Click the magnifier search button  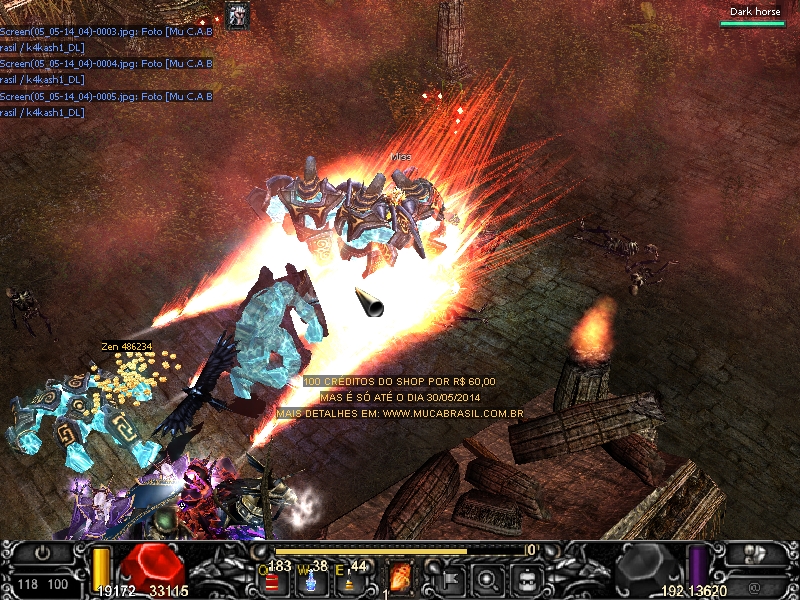(x=489, y=577)
